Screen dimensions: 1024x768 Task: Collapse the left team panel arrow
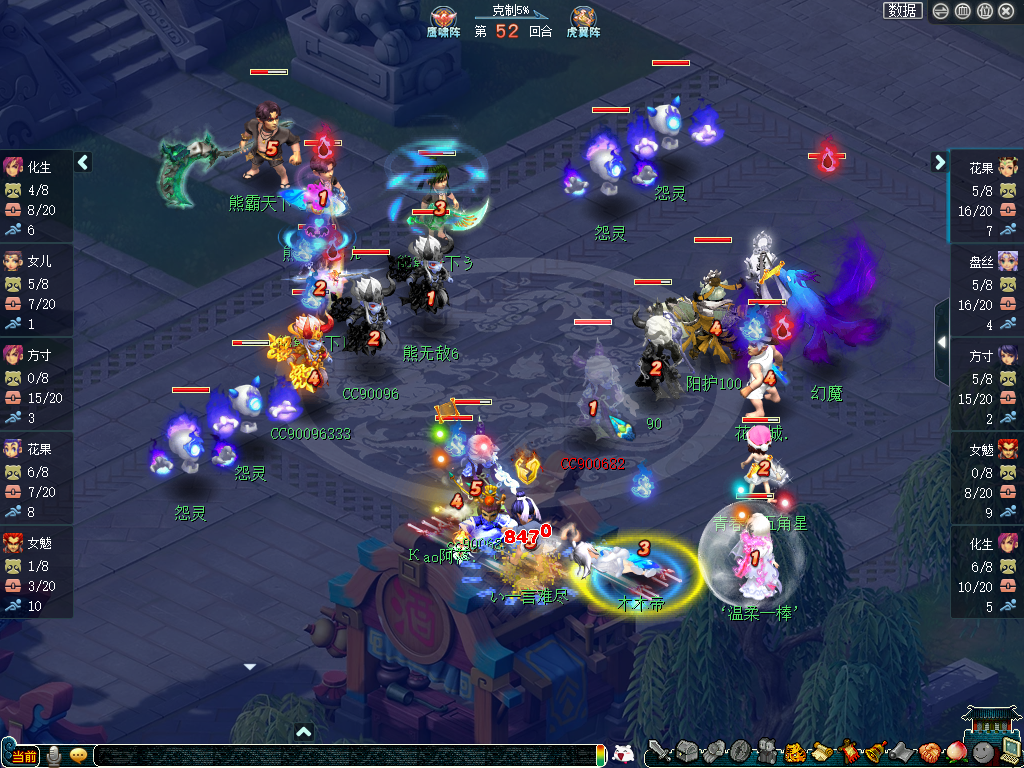pos(84,162)
